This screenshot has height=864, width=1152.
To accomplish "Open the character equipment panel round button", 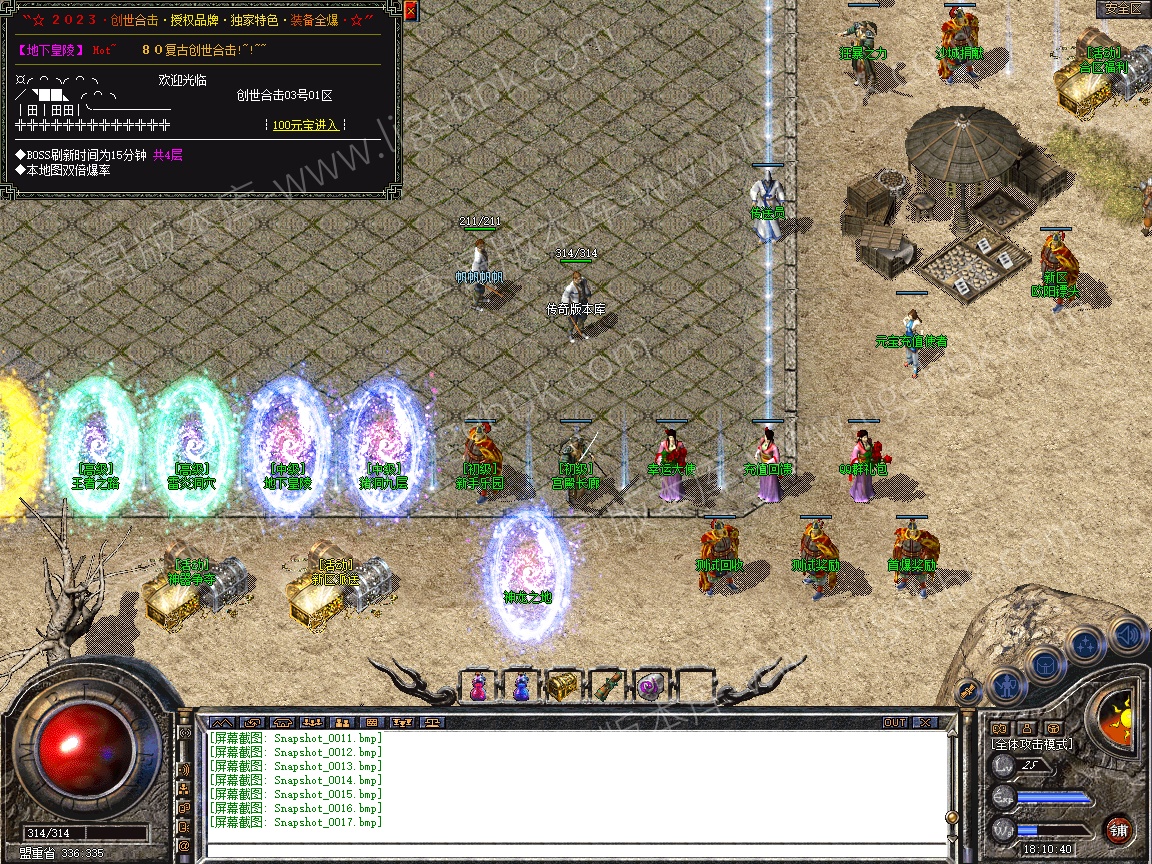I will click(x=1004, y=687).
